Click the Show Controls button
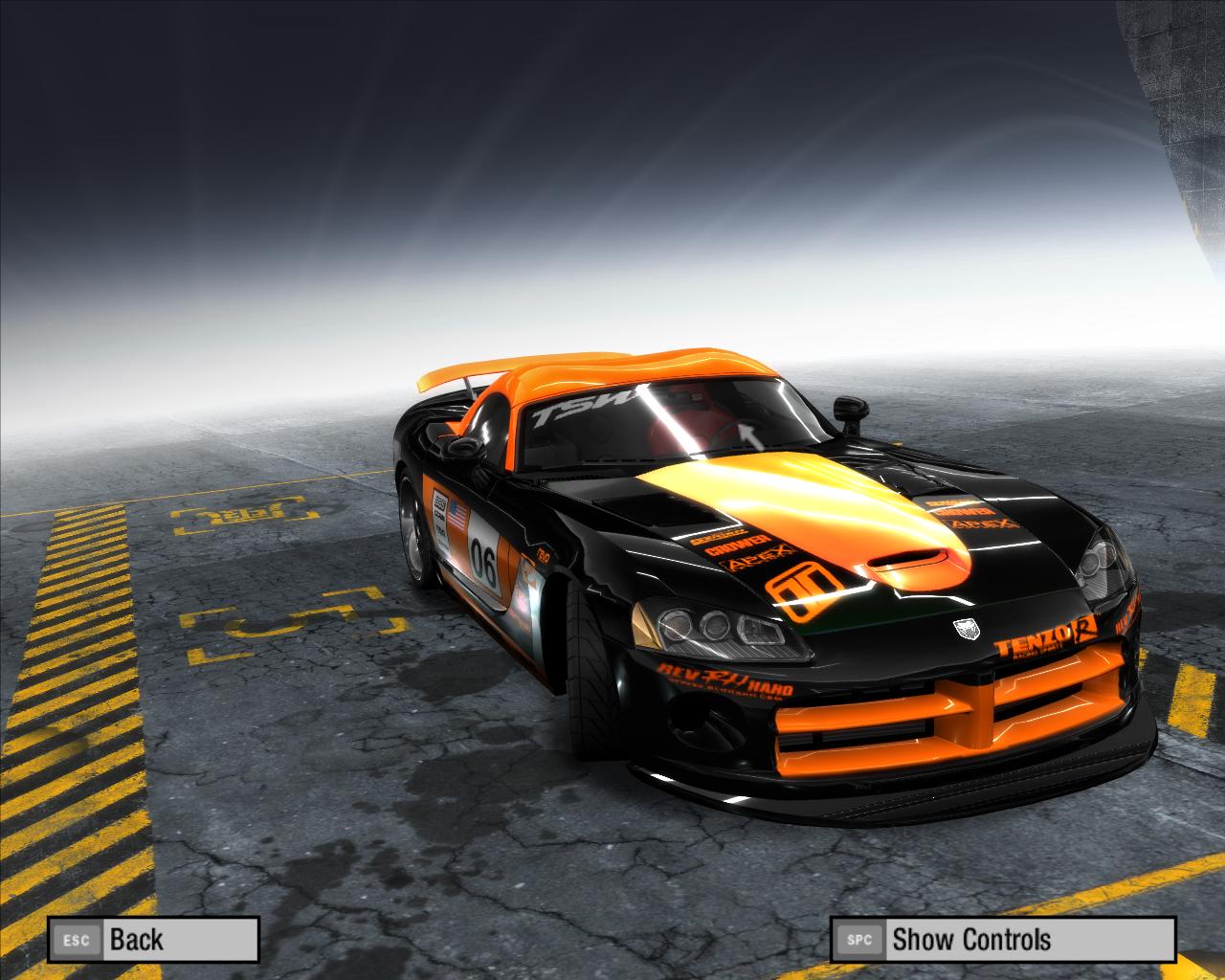The height and width of the screenshot is (980, 1225). pos(1002,939)
